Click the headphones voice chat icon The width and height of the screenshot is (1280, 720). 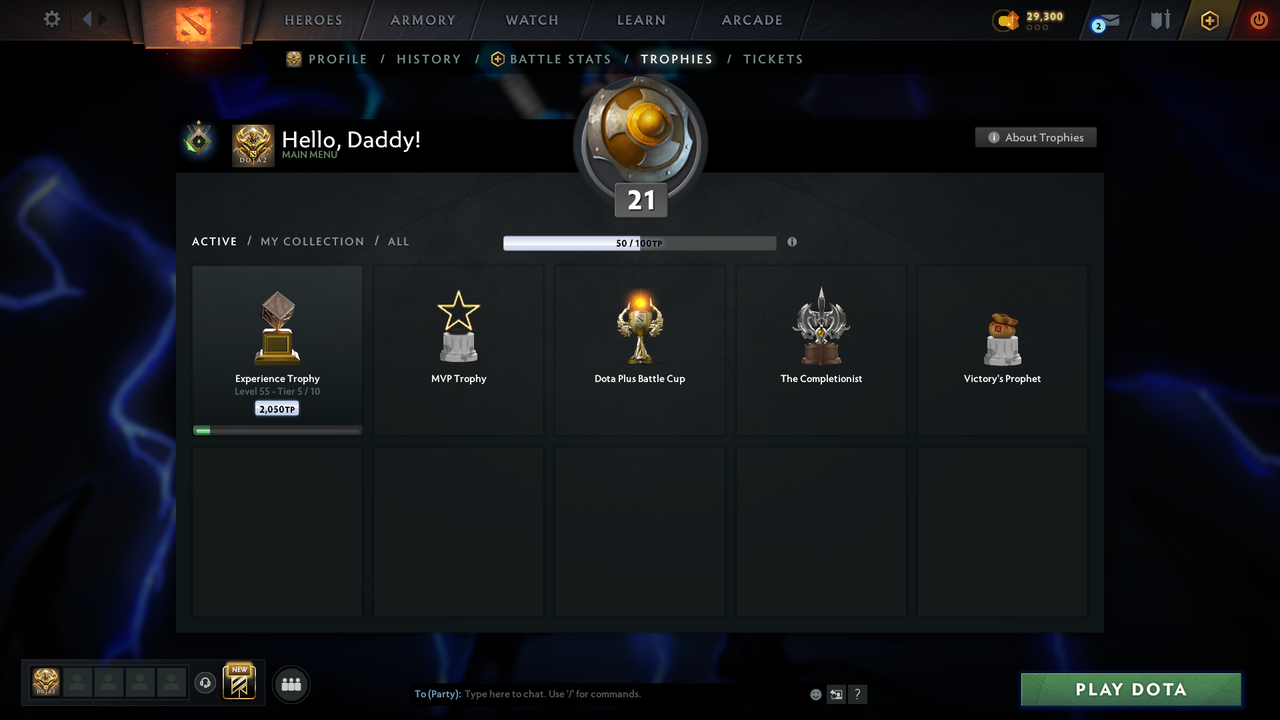pos(206,683)
